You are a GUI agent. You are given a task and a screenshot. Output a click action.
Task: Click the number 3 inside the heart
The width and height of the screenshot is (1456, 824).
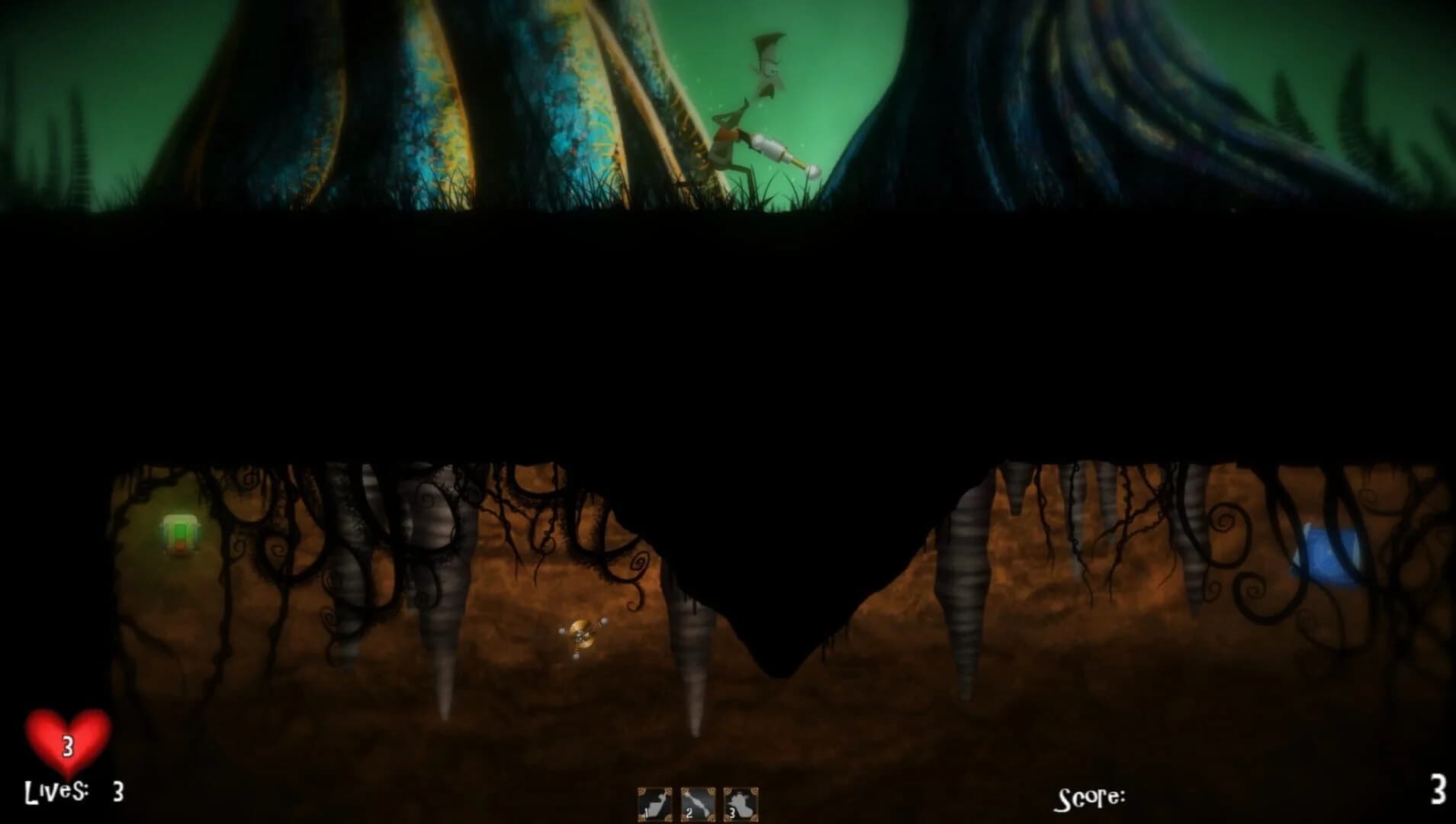pyautogui.click(x=67, y=745)
